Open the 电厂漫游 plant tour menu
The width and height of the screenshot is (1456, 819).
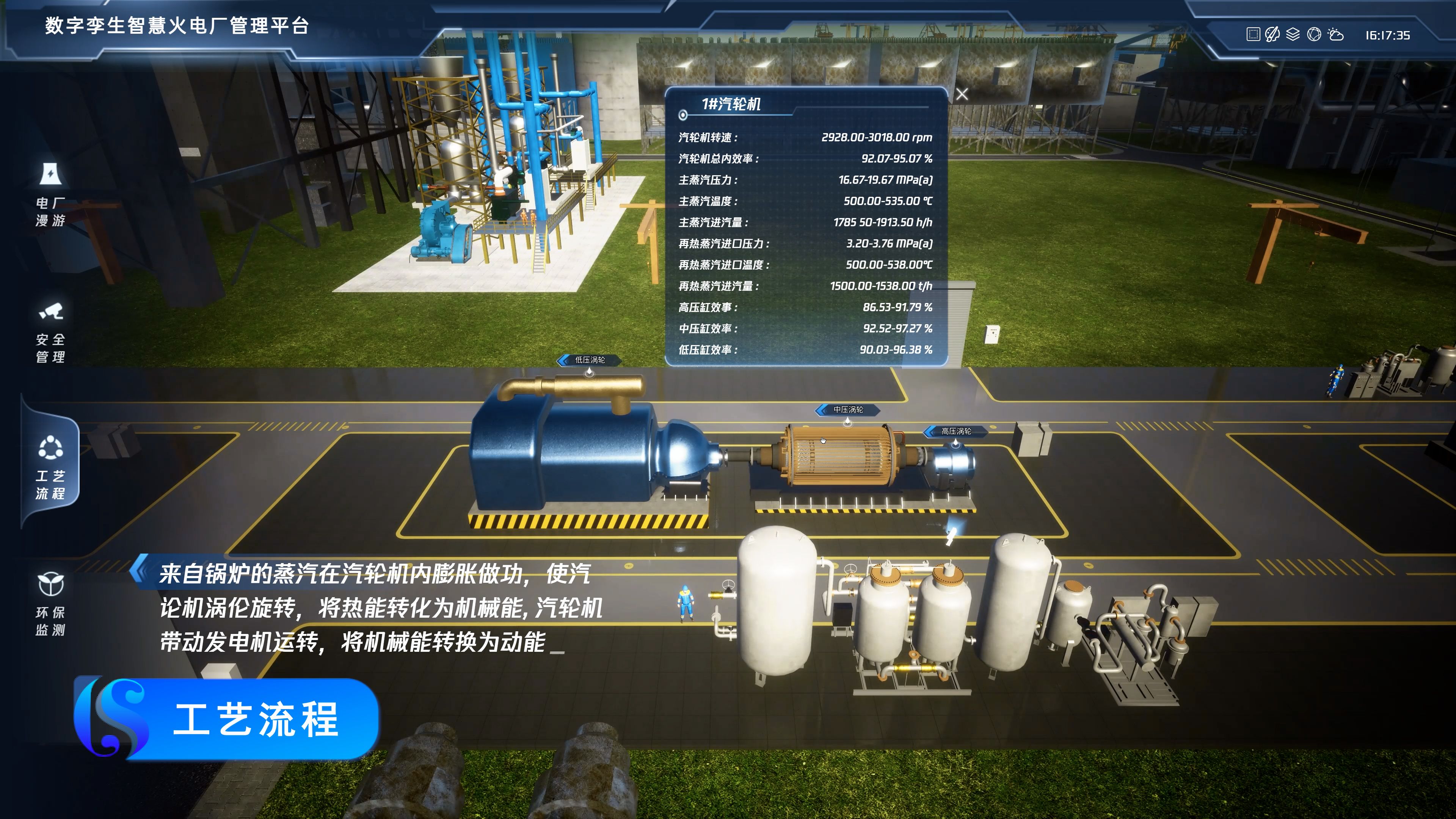coord(50,195)
